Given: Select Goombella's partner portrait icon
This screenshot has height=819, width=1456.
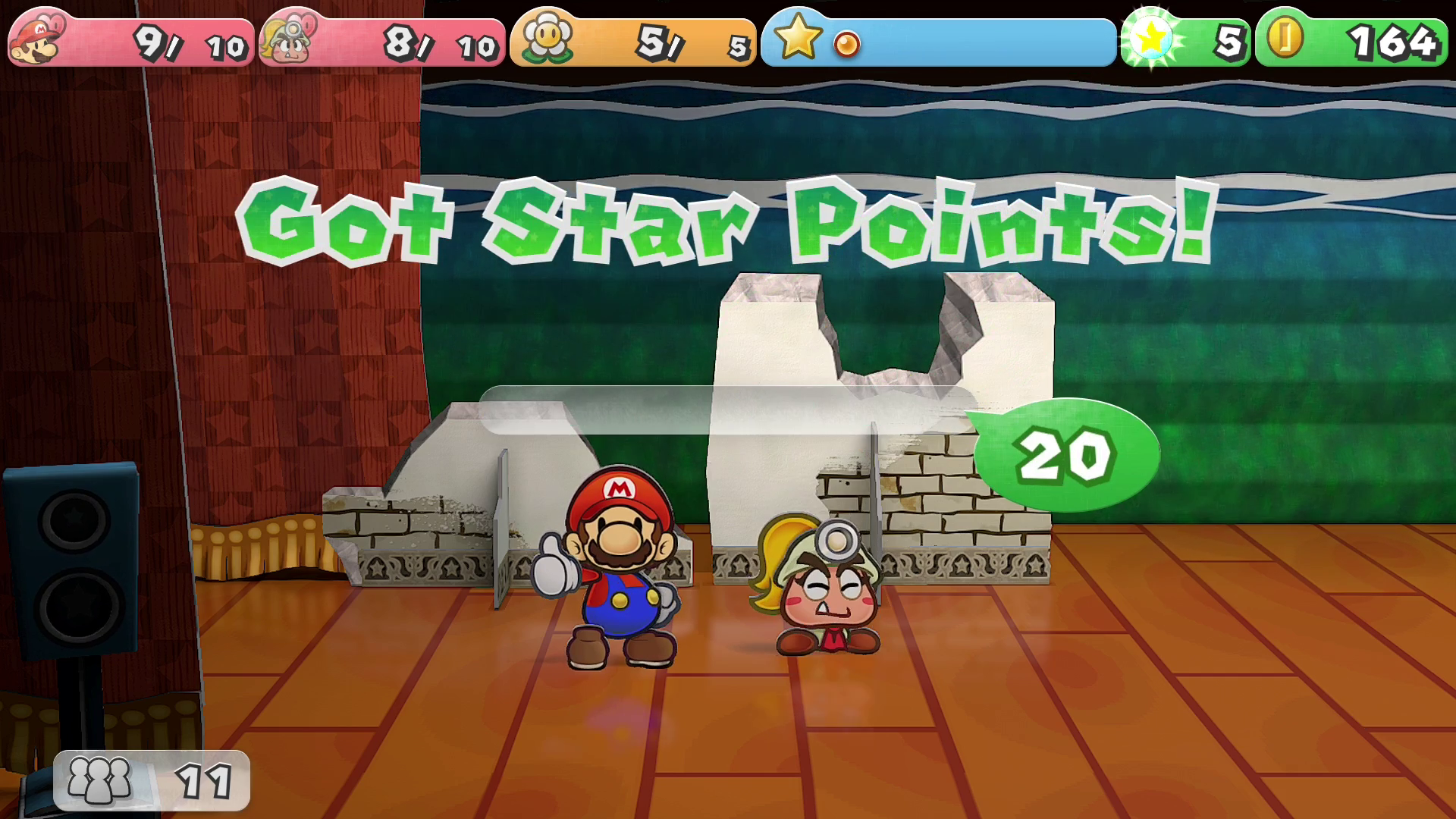Looking at the screenshot, I should [x=287, y=39].
